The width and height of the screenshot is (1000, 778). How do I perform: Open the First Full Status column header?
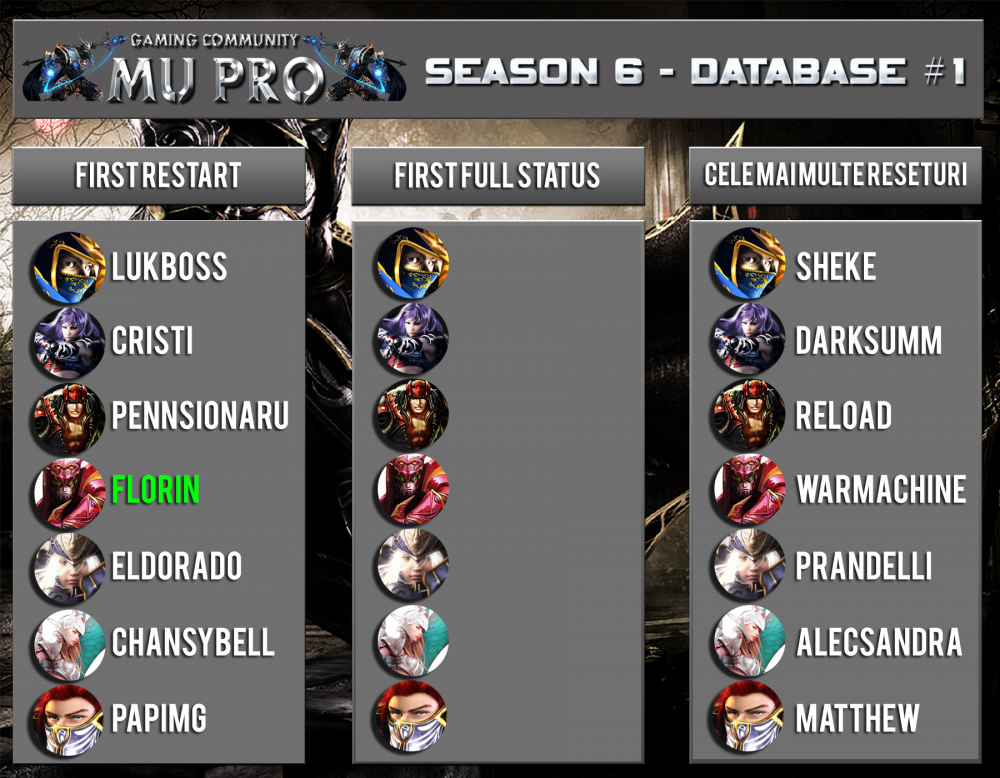(x=497, y=177)
